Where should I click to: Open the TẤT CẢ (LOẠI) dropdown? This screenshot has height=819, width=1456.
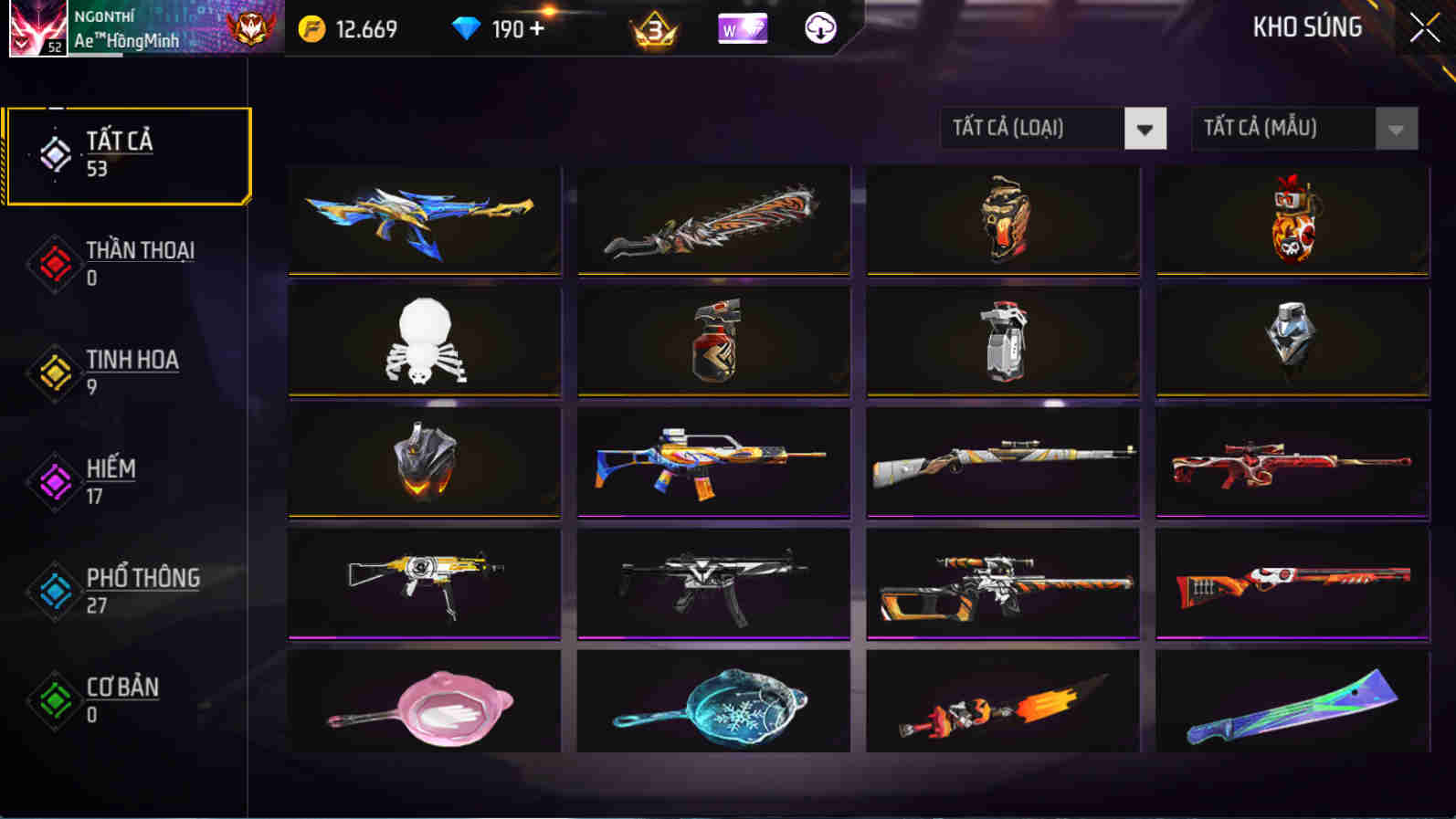(1032, 128)
